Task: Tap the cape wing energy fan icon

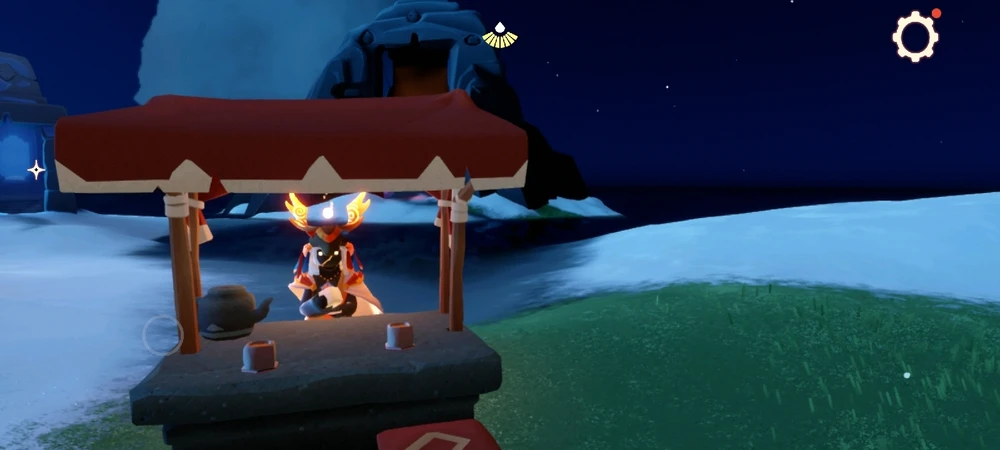Action: click(499, 37)
